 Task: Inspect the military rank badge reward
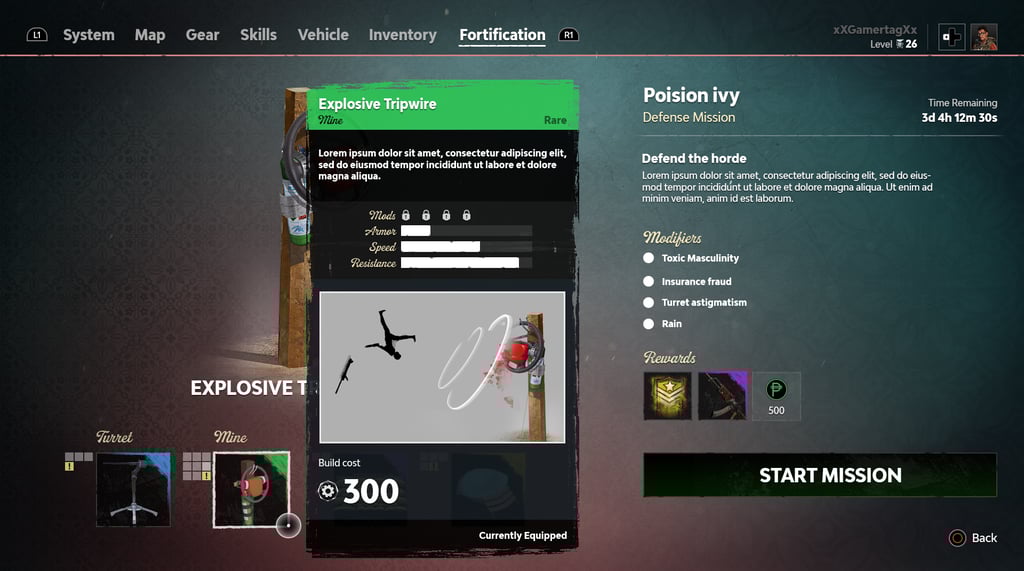pyautogui.click(x=667, y=396)
